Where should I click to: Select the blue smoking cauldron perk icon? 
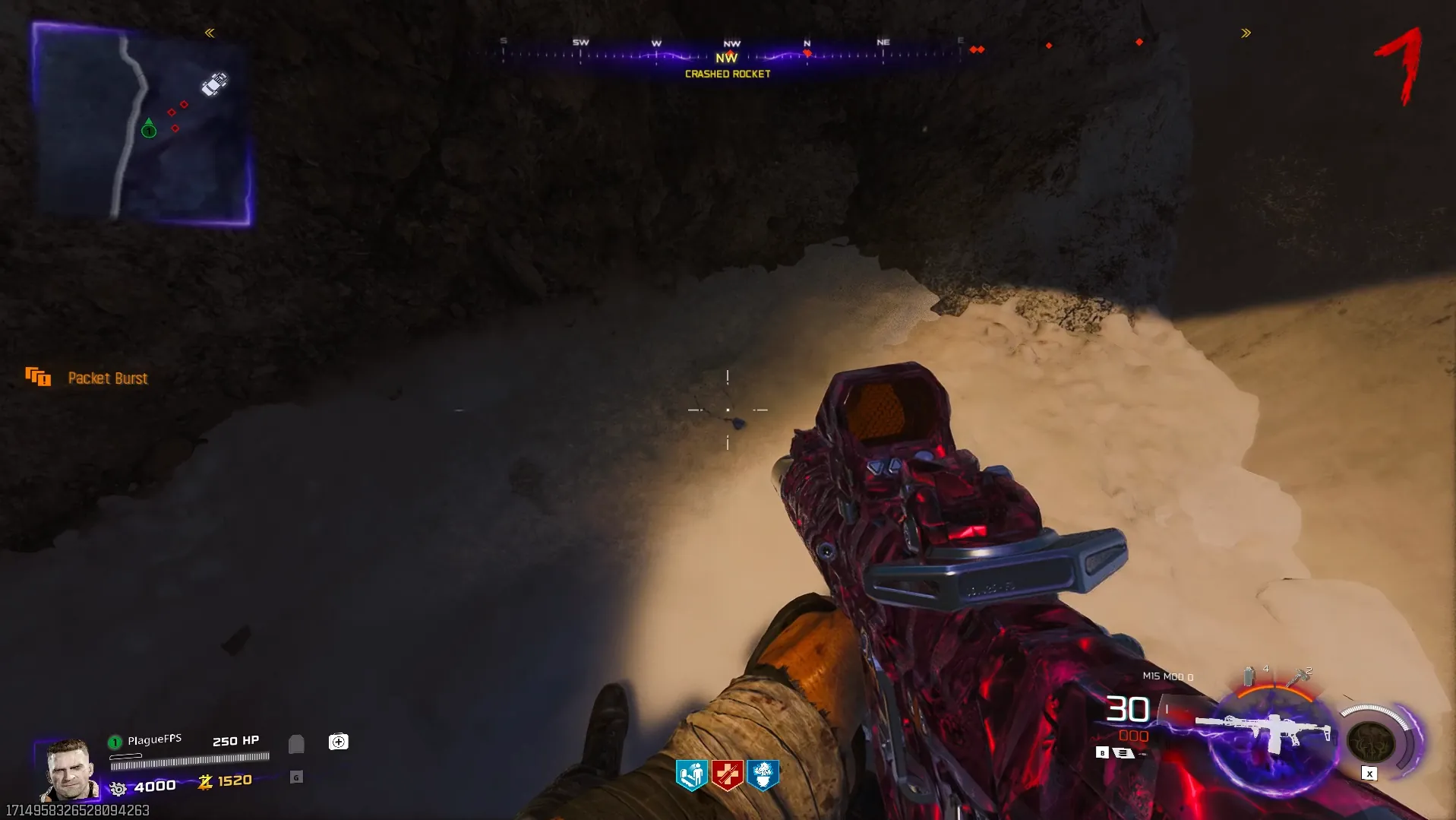763,775
